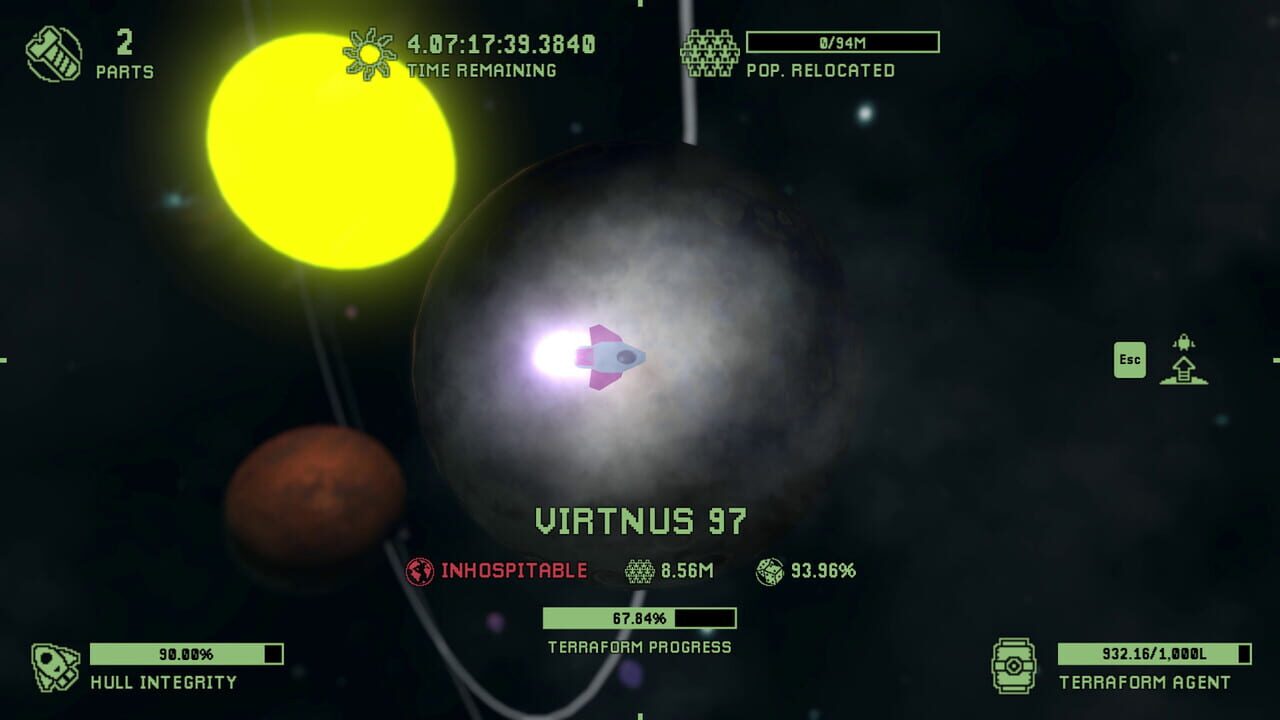
Task: Click the red globe icon next to Inhospitable
Action: (421, 569)
